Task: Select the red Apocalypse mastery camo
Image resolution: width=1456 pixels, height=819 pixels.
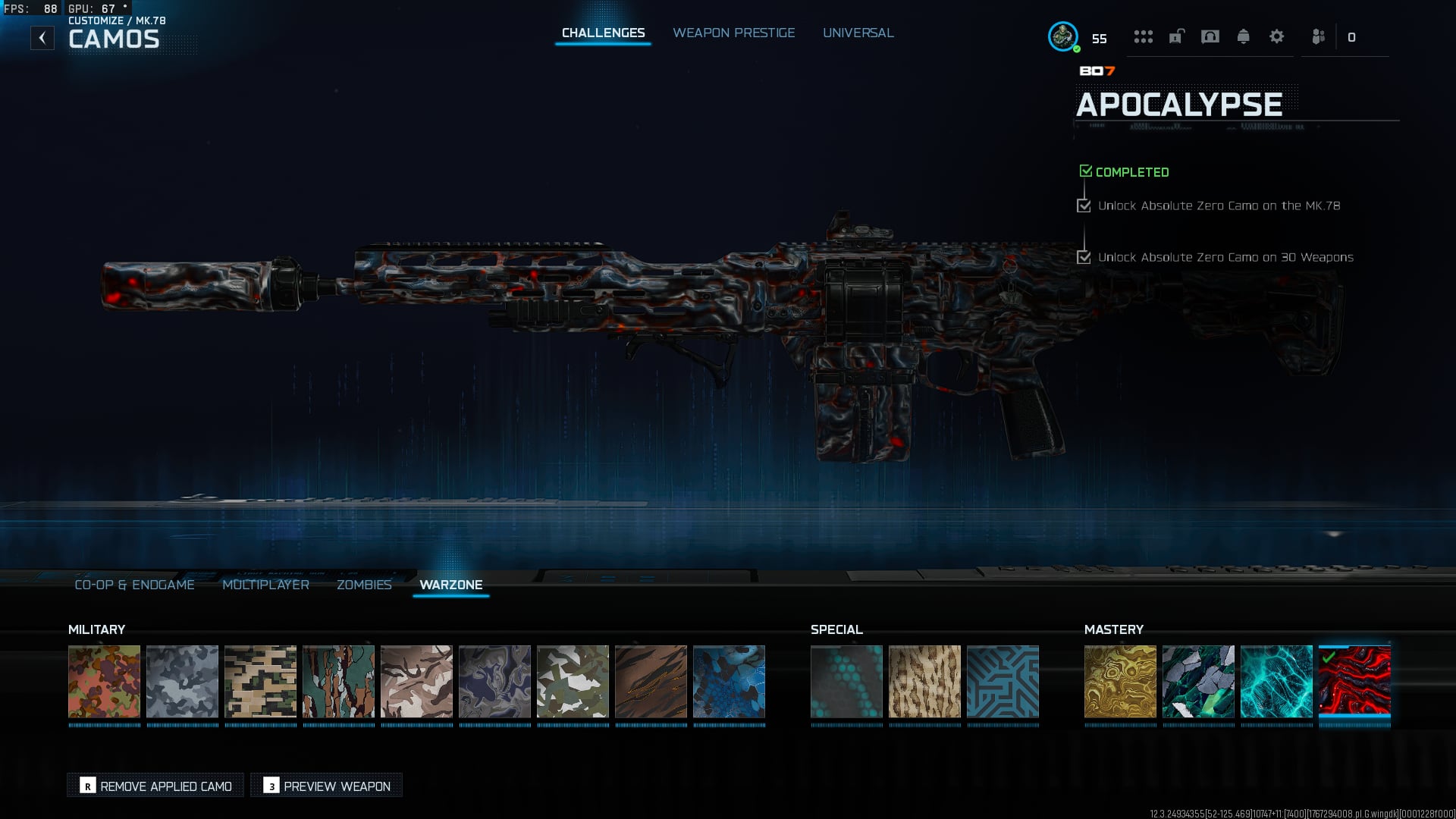Action: tap(1354, 681)
